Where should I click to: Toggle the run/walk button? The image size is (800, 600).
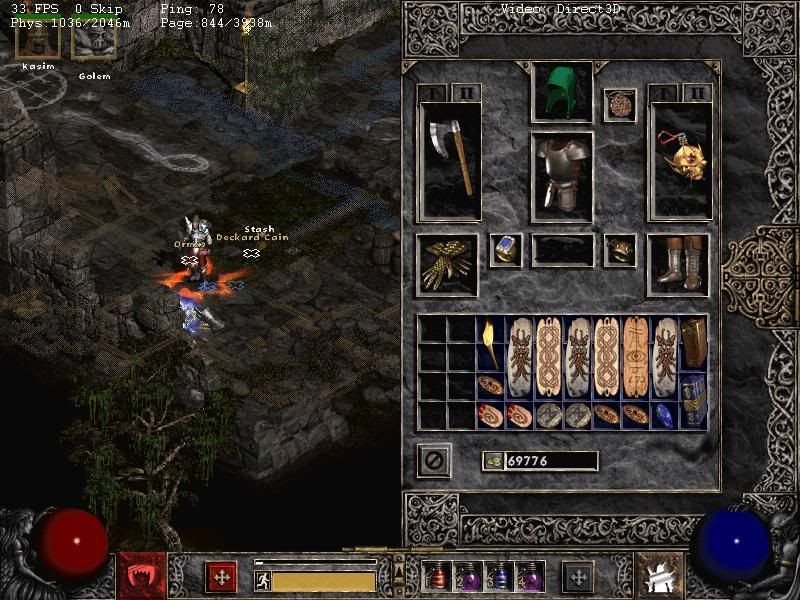click(263, 580)
